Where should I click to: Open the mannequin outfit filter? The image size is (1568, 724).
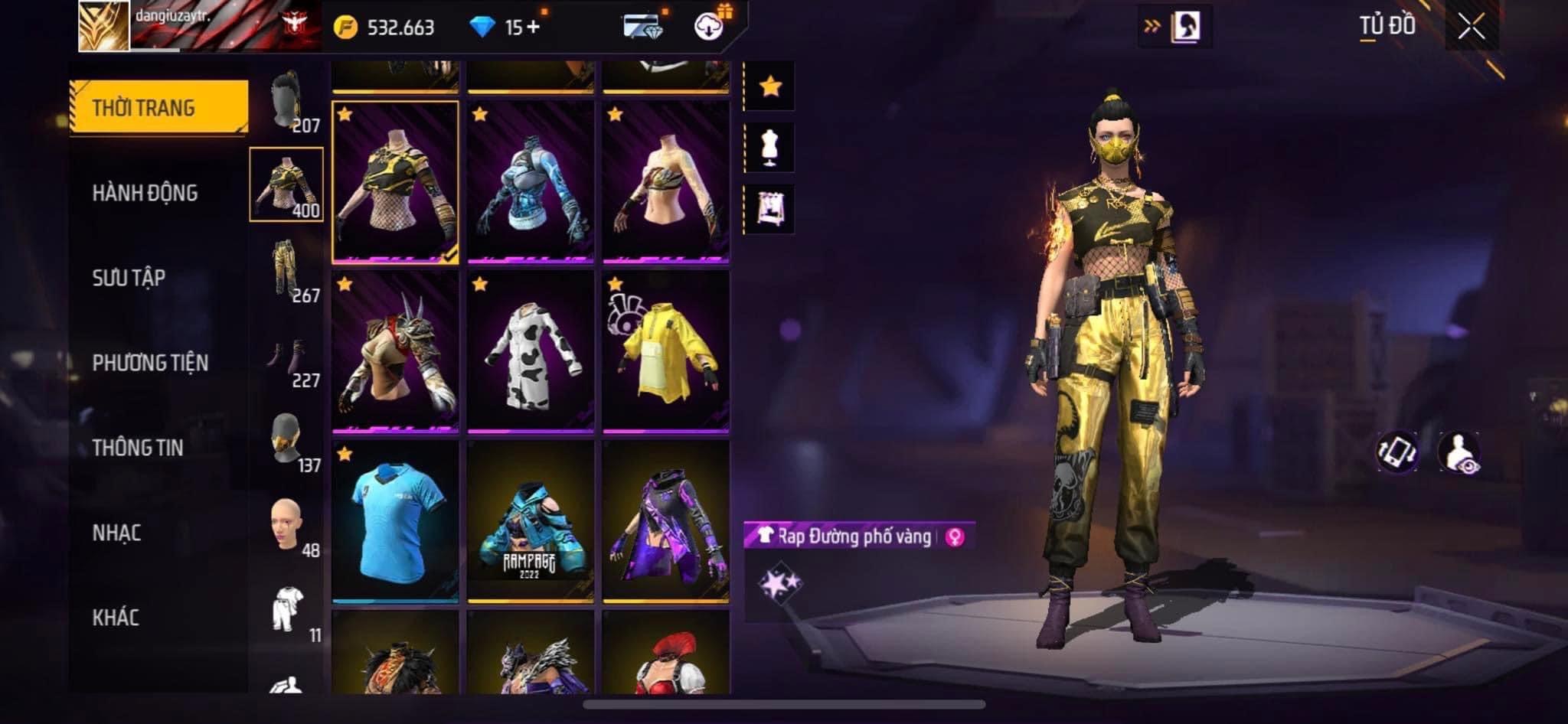[x=770, y=147]
